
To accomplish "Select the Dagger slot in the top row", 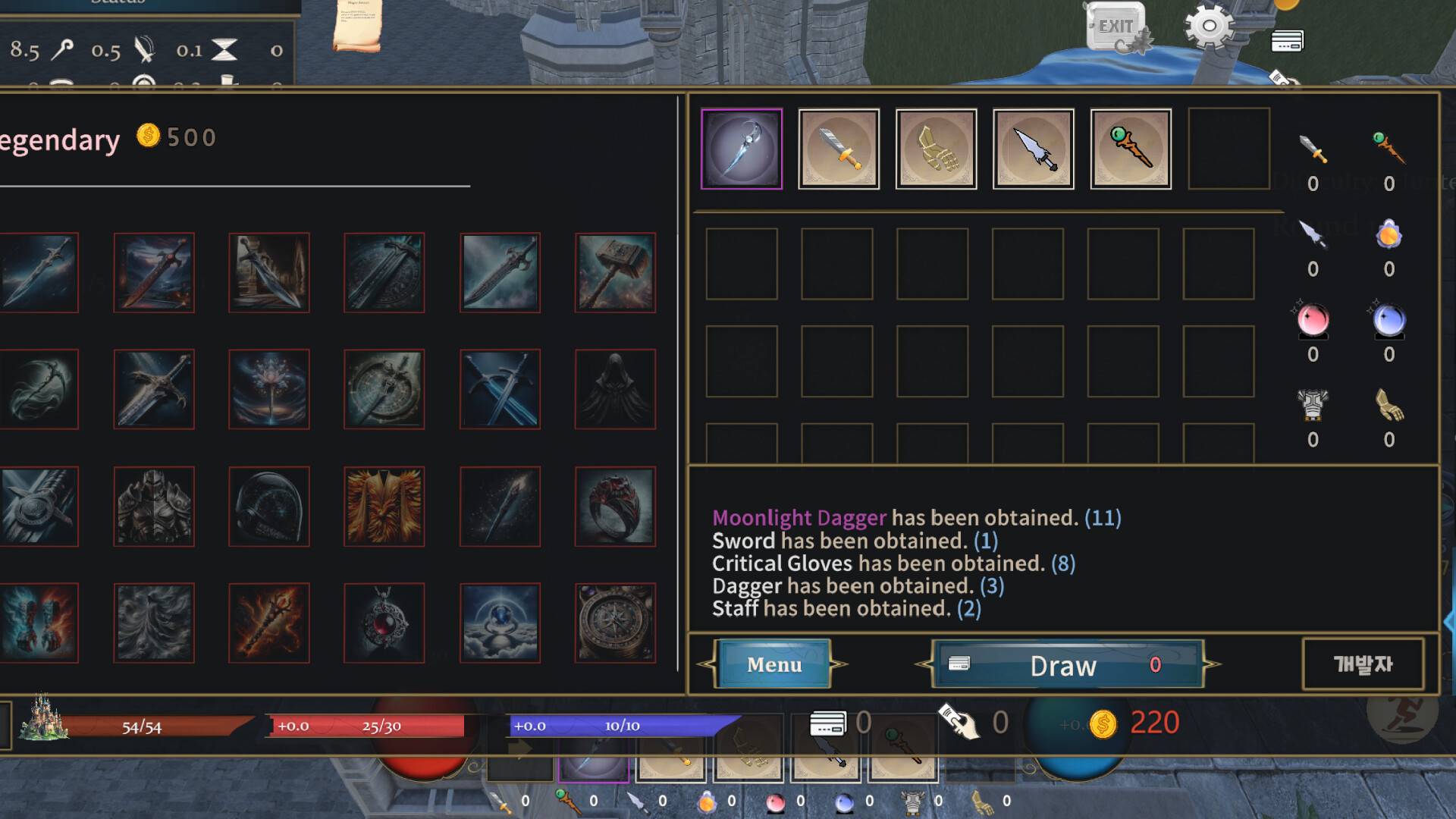I will (x=1033, y=149).
